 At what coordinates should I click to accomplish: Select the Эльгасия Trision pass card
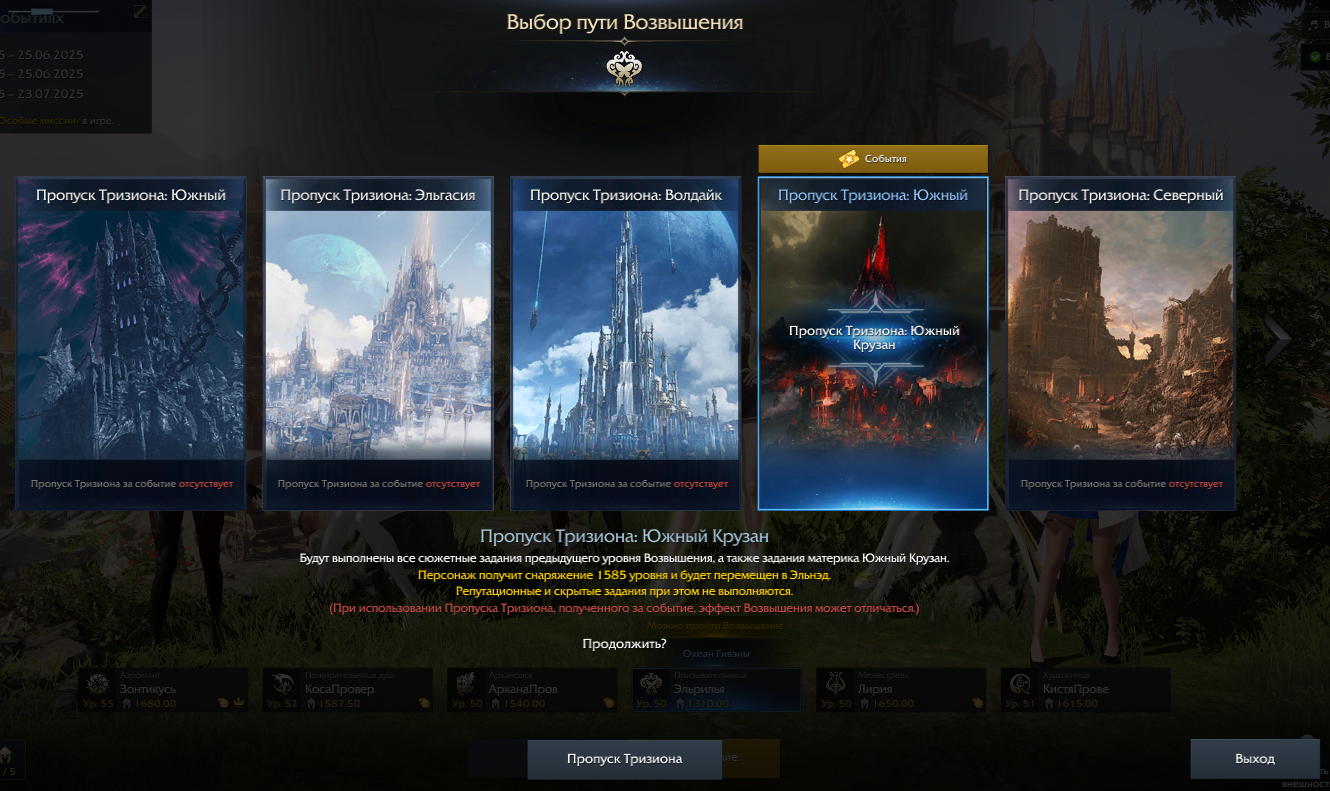pos(378,343)
